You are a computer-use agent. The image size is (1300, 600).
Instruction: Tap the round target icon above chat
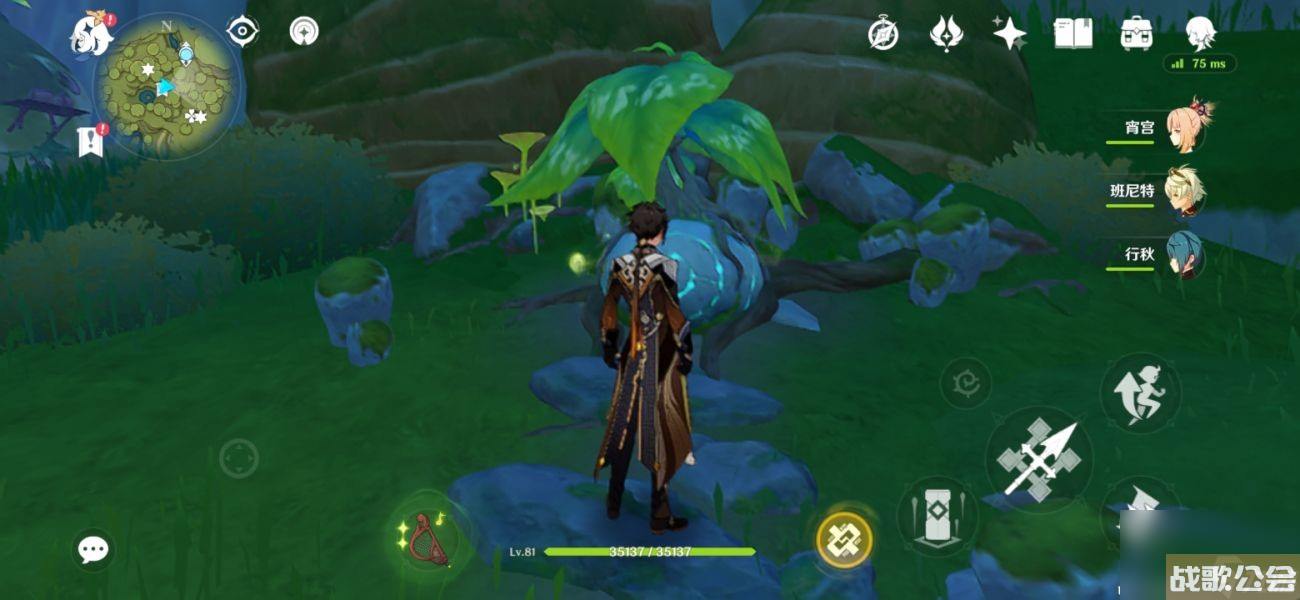click(239, 459)
